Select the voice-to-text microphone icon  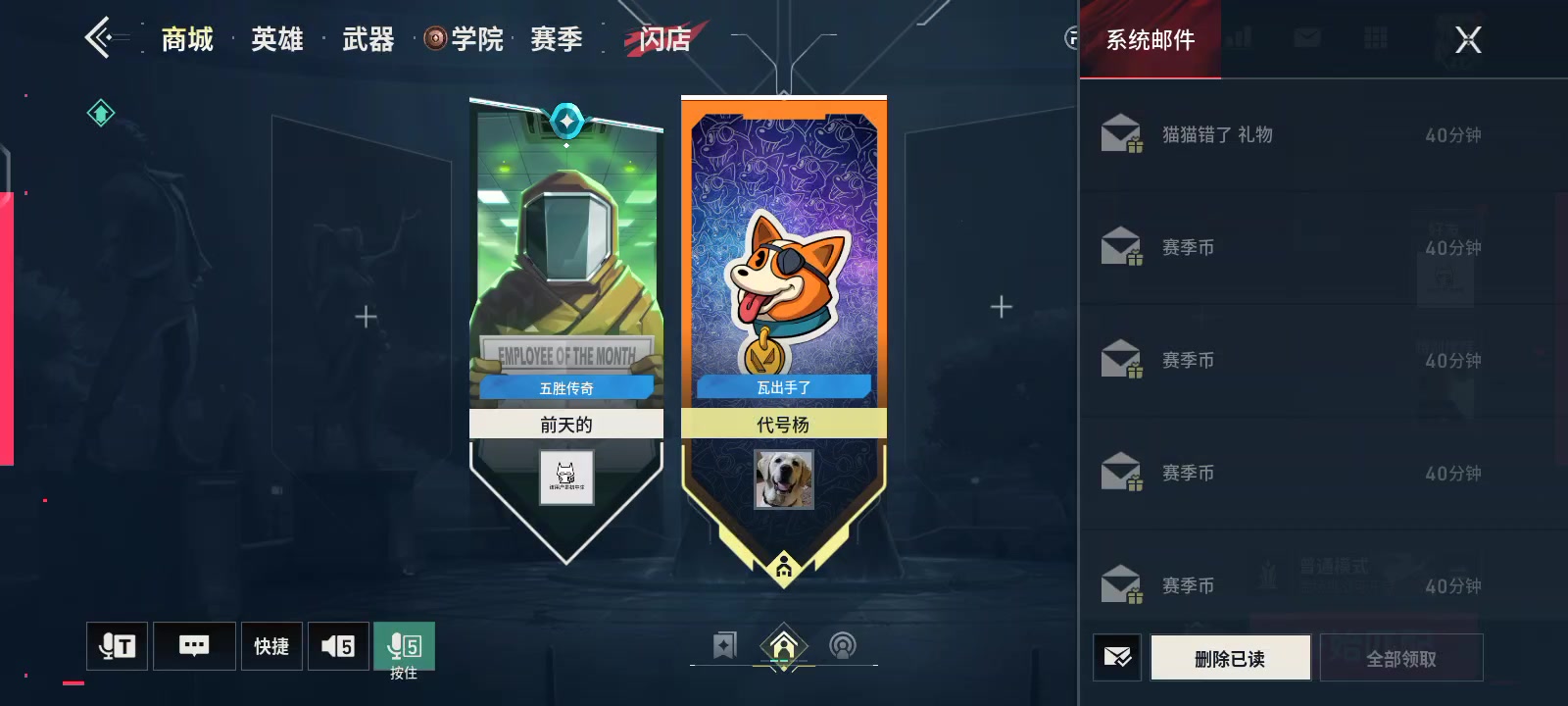(x=117, y=645)
